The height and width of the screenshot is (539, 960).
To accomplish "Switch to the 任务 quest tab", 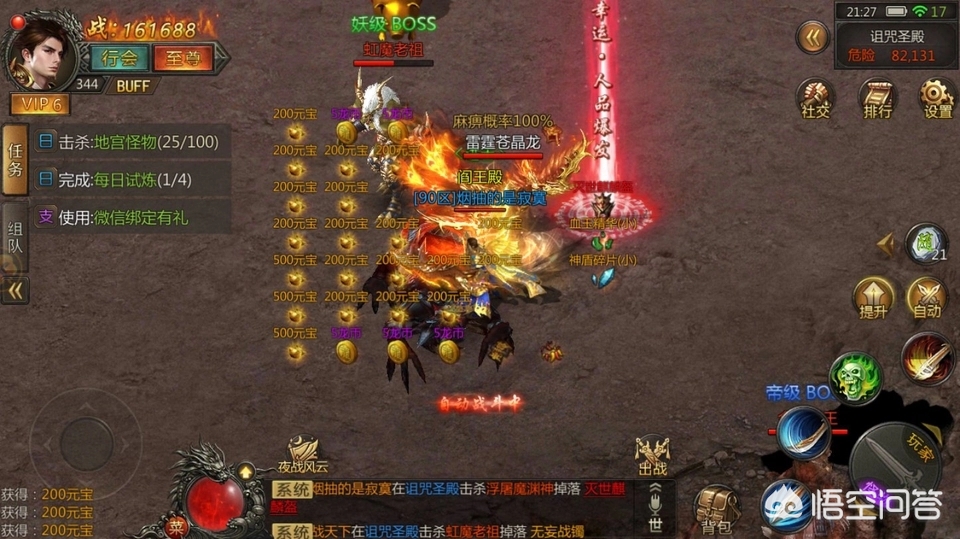I will pyautogui.click(x=15, y=160).
